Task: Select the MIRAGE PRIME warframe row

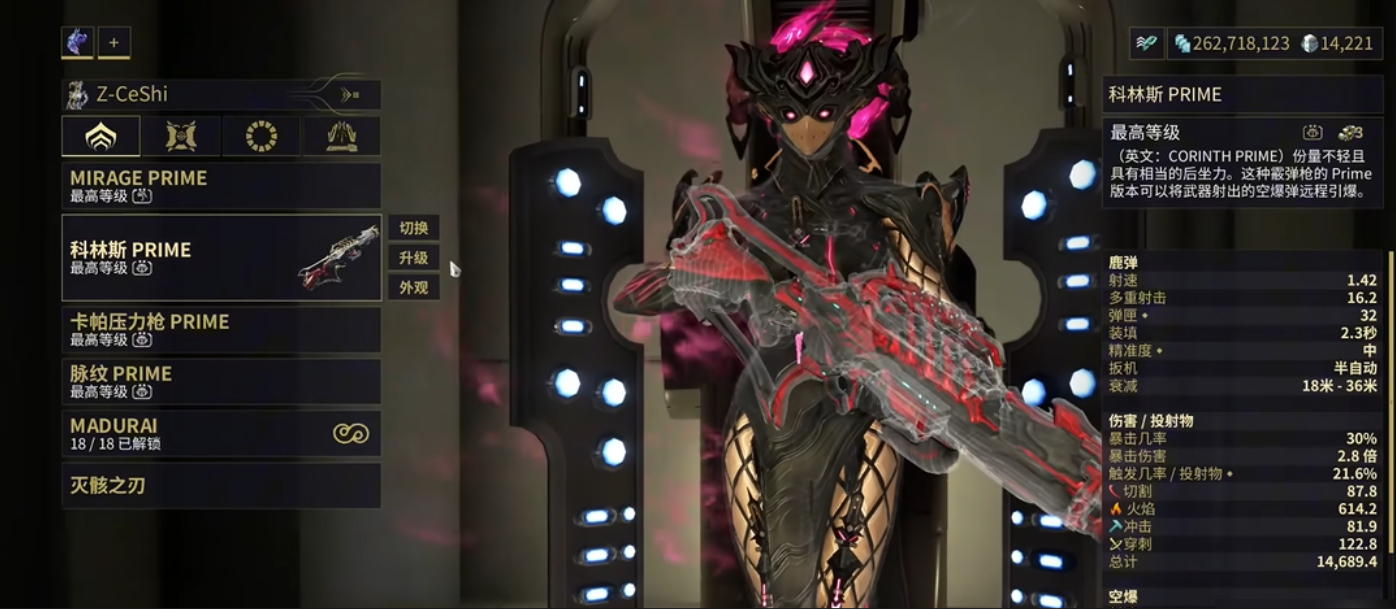Action: coord(220,186)
